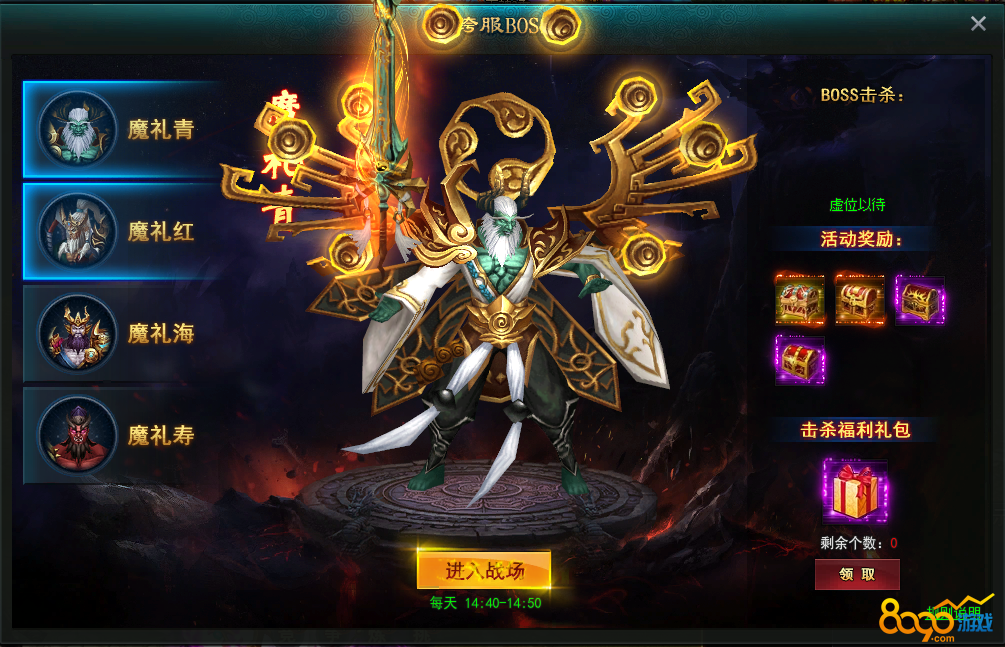Inspect the red chest on the second row
Viewport: 1005px width, 647px height.
click(x=800, y=359)
